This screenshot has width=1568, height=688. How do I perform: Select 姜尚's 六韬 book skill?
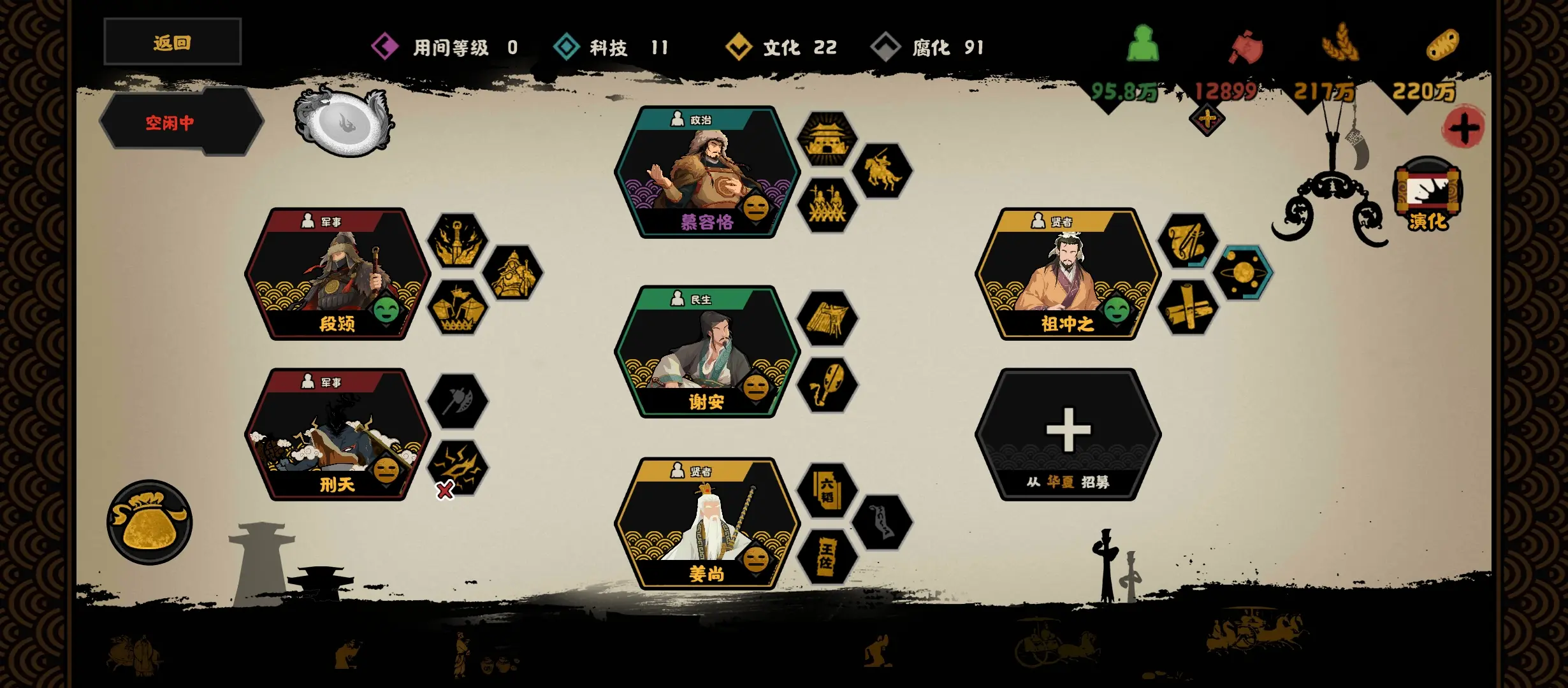point(827,491)
